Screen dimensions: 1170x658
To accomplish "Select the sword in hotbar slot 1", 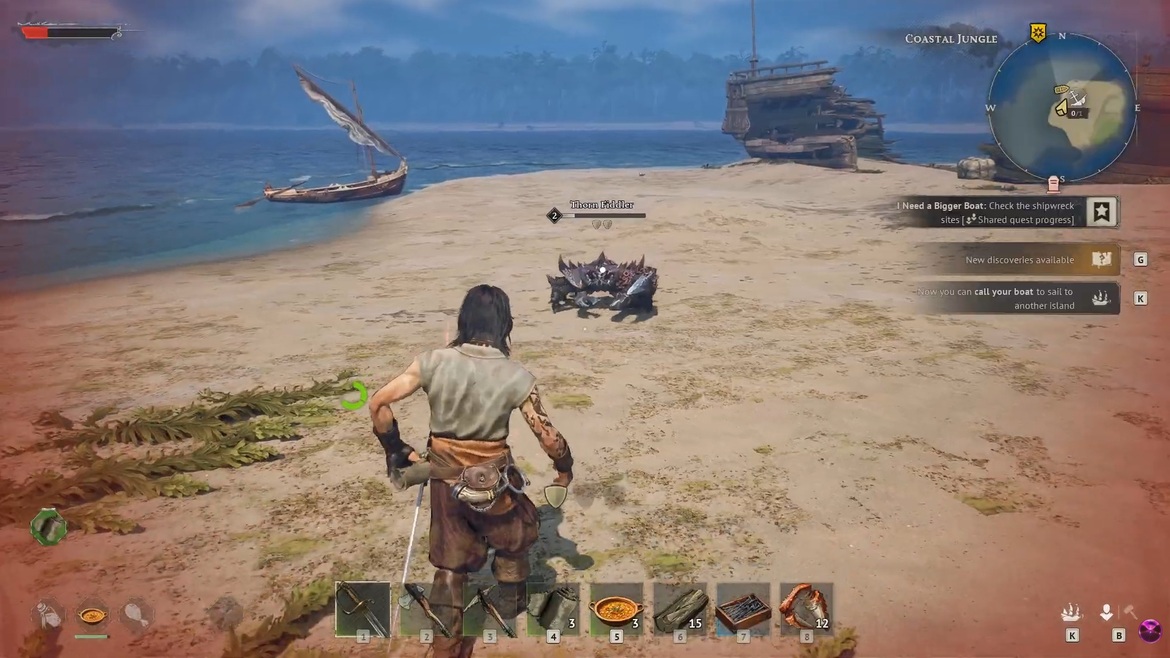I will (362, 608).
